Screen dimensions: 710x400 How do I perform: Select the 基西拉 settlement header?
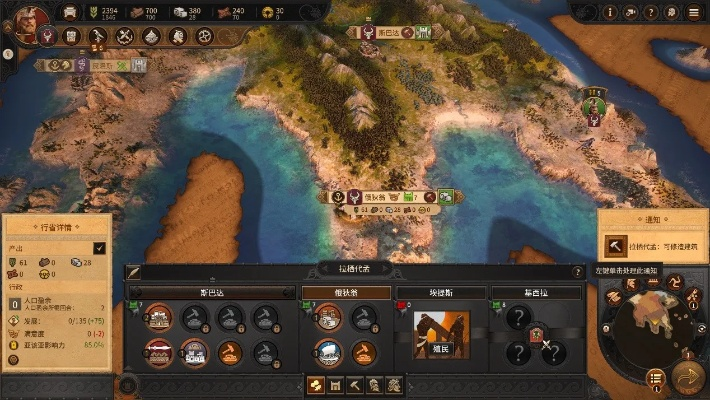(x=535, y=292)
